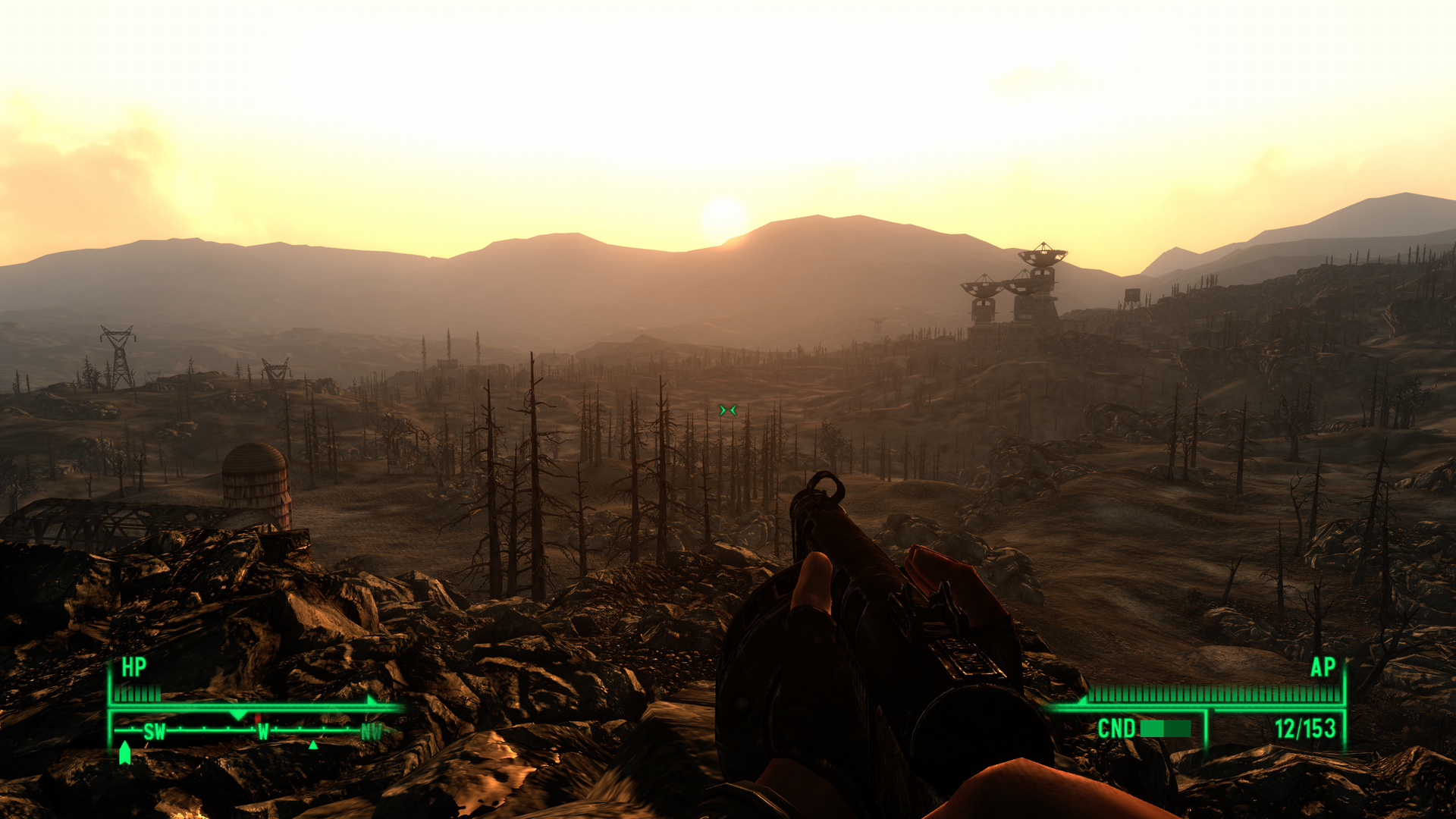Click the green location marker triangle under W

[x=313, y=747]
